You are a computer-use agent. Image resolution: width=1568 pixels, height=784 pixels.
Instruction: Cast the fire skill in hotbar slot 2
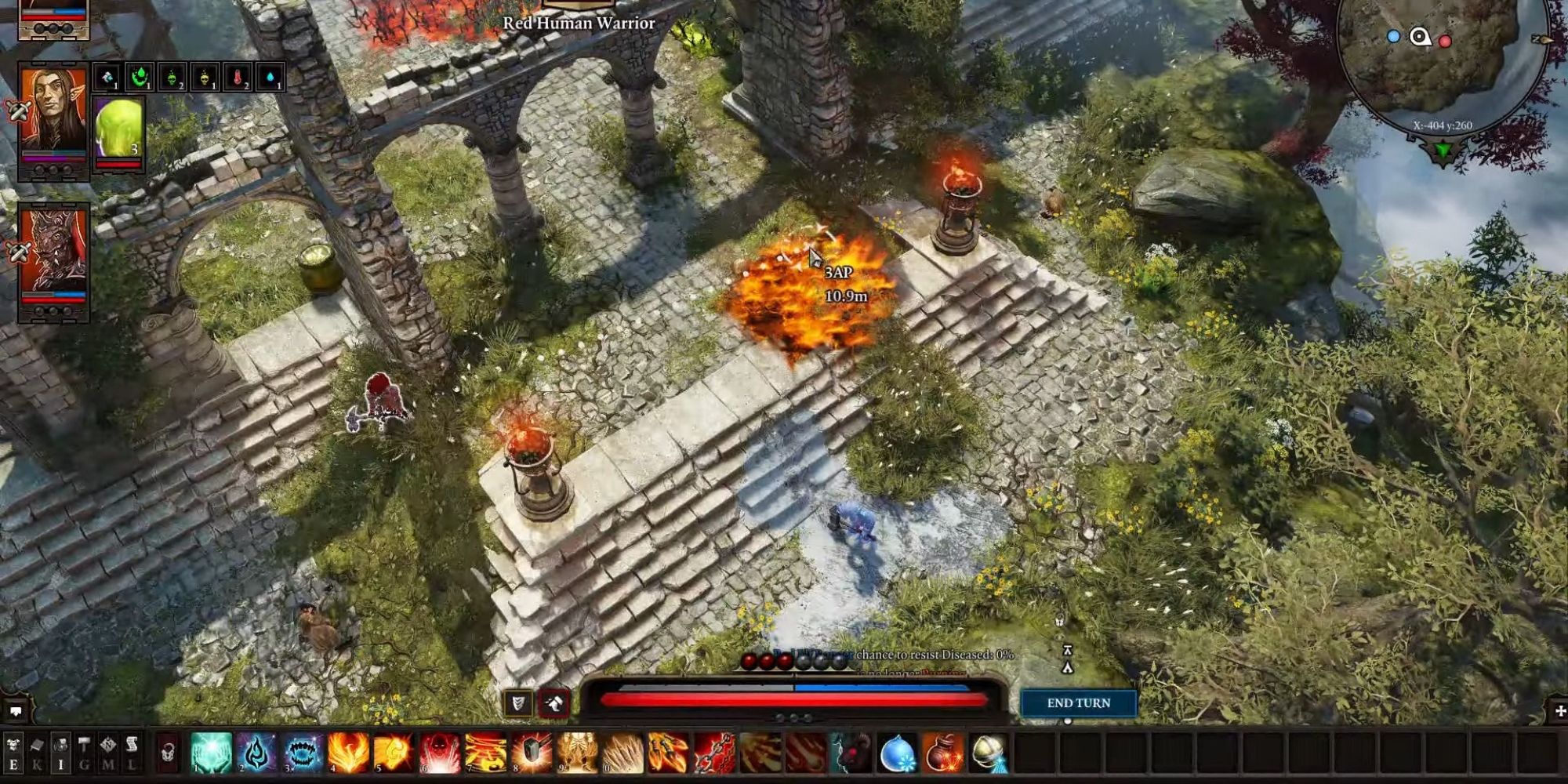256,753
